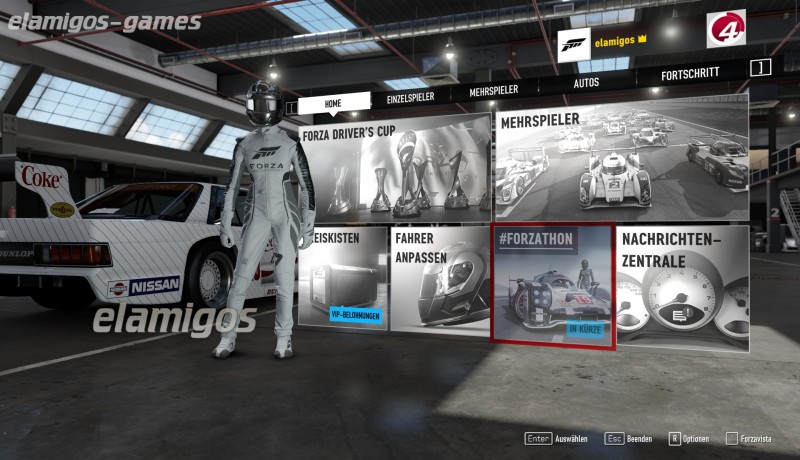The width and height of the screenshot is (800, 460).
Task: Open the #Forzathon tile
Action: (551, 284)
